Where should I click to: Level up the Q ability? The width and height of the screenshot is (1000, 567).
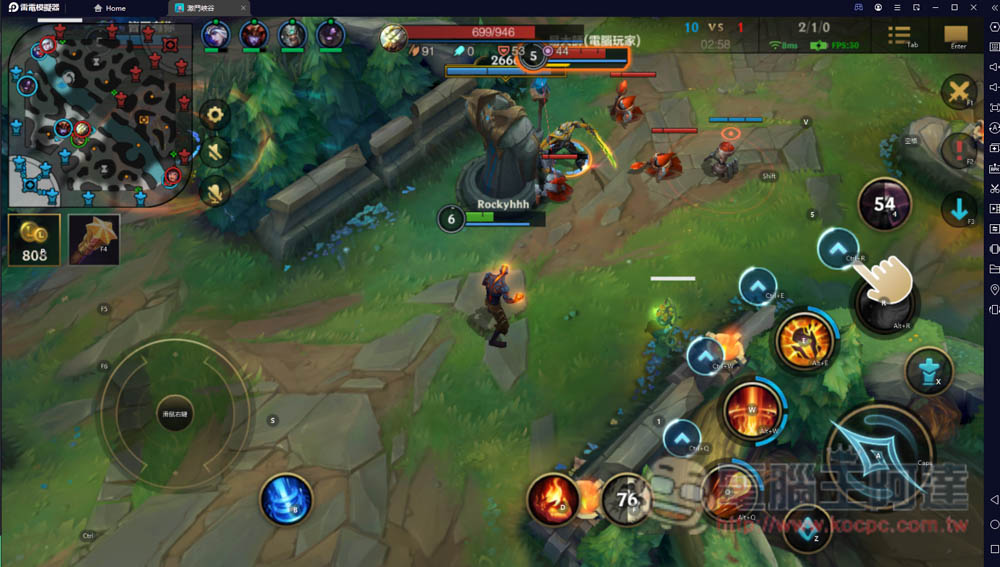tap(682, 438)
